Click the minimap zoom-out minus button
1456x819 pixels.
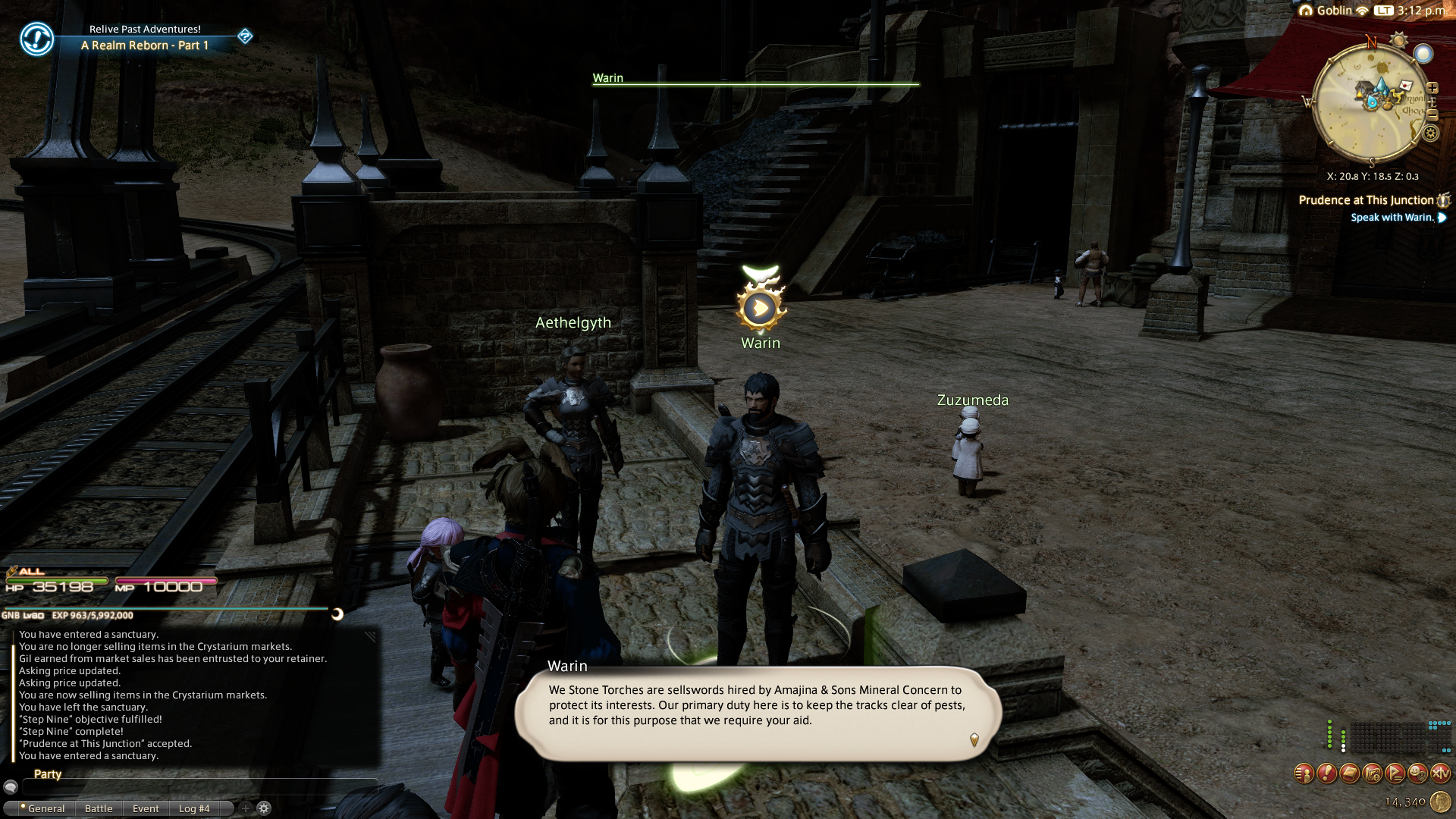(x=1432, y=115)
